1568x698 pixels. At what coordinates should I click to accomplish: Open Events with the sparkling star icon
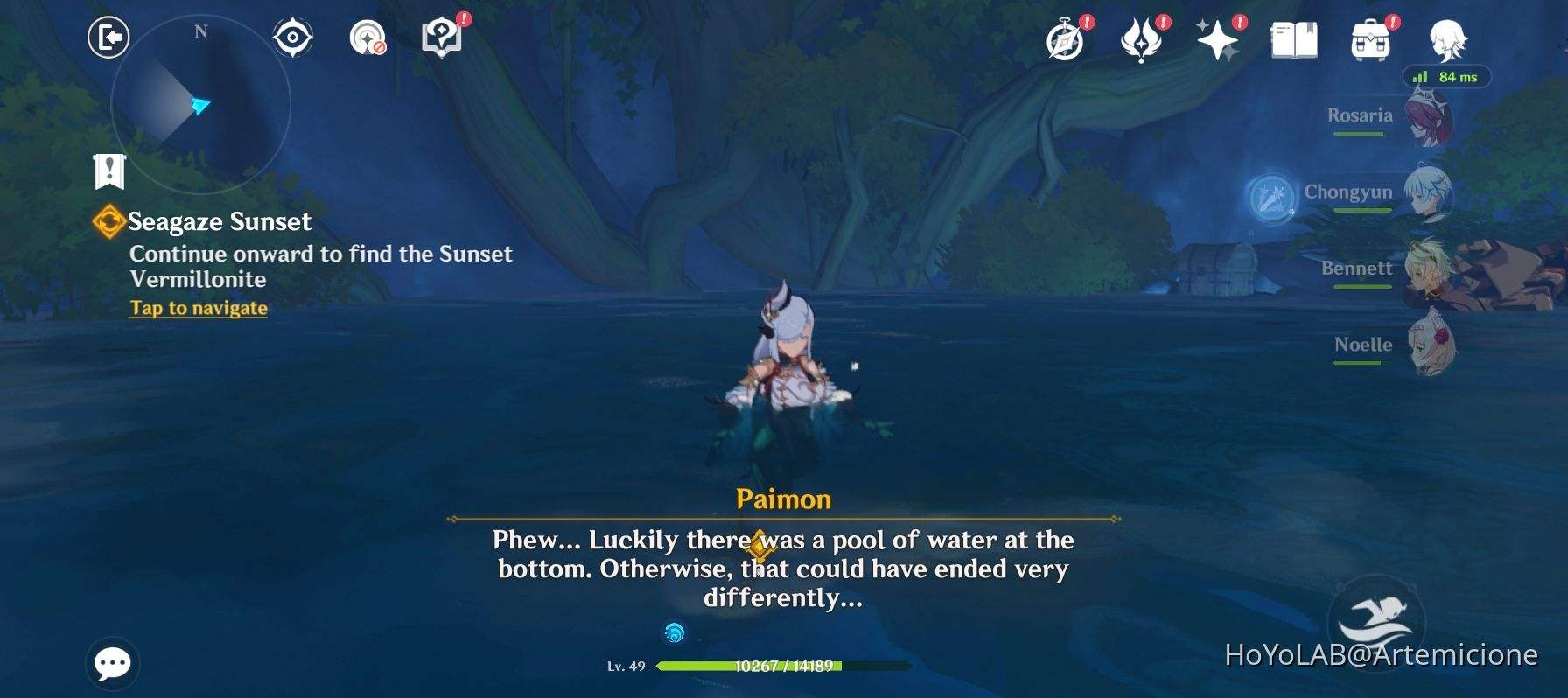1220,39
